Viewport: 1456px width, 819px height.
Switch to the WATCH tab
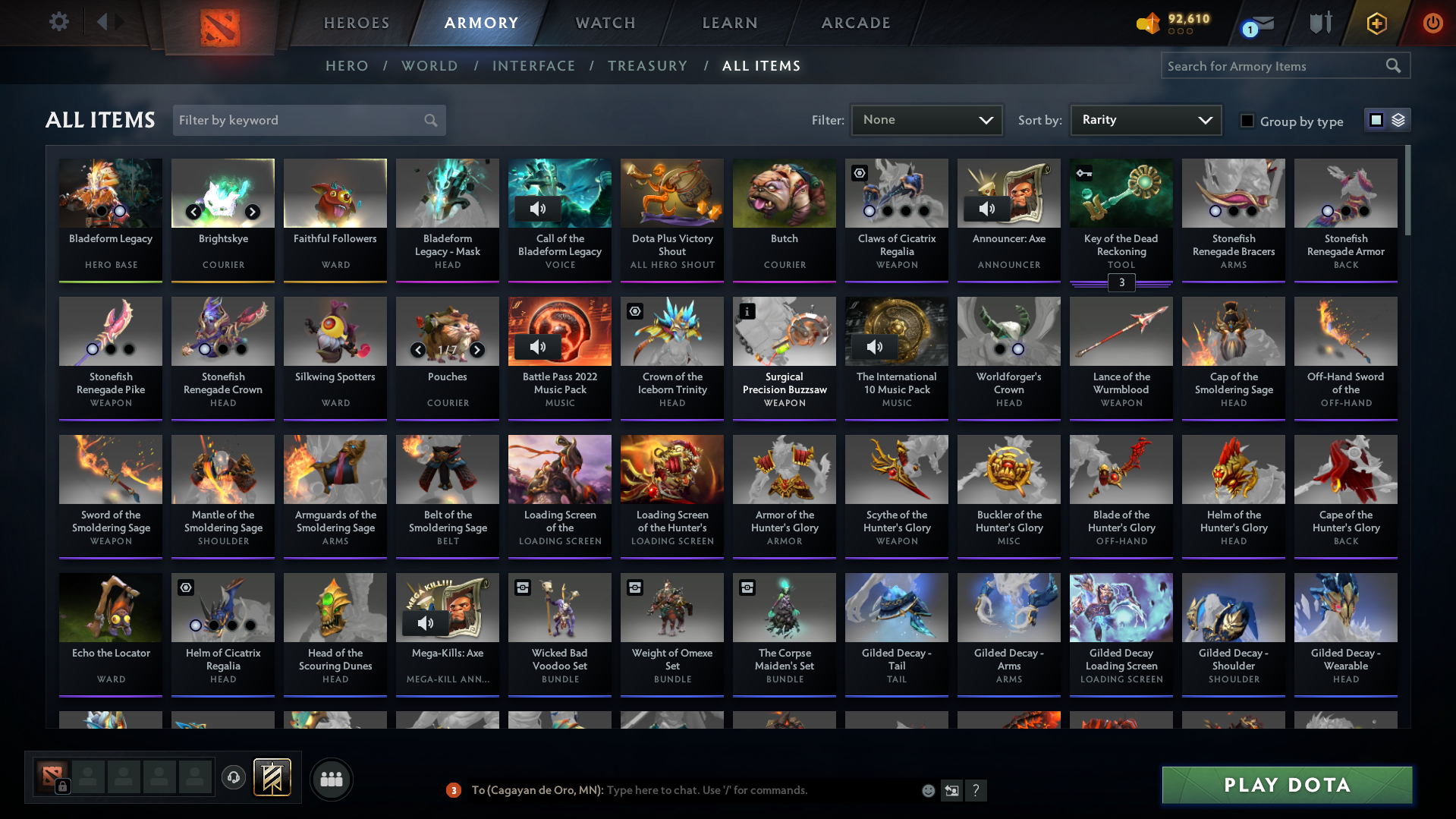tap(605, 23)
